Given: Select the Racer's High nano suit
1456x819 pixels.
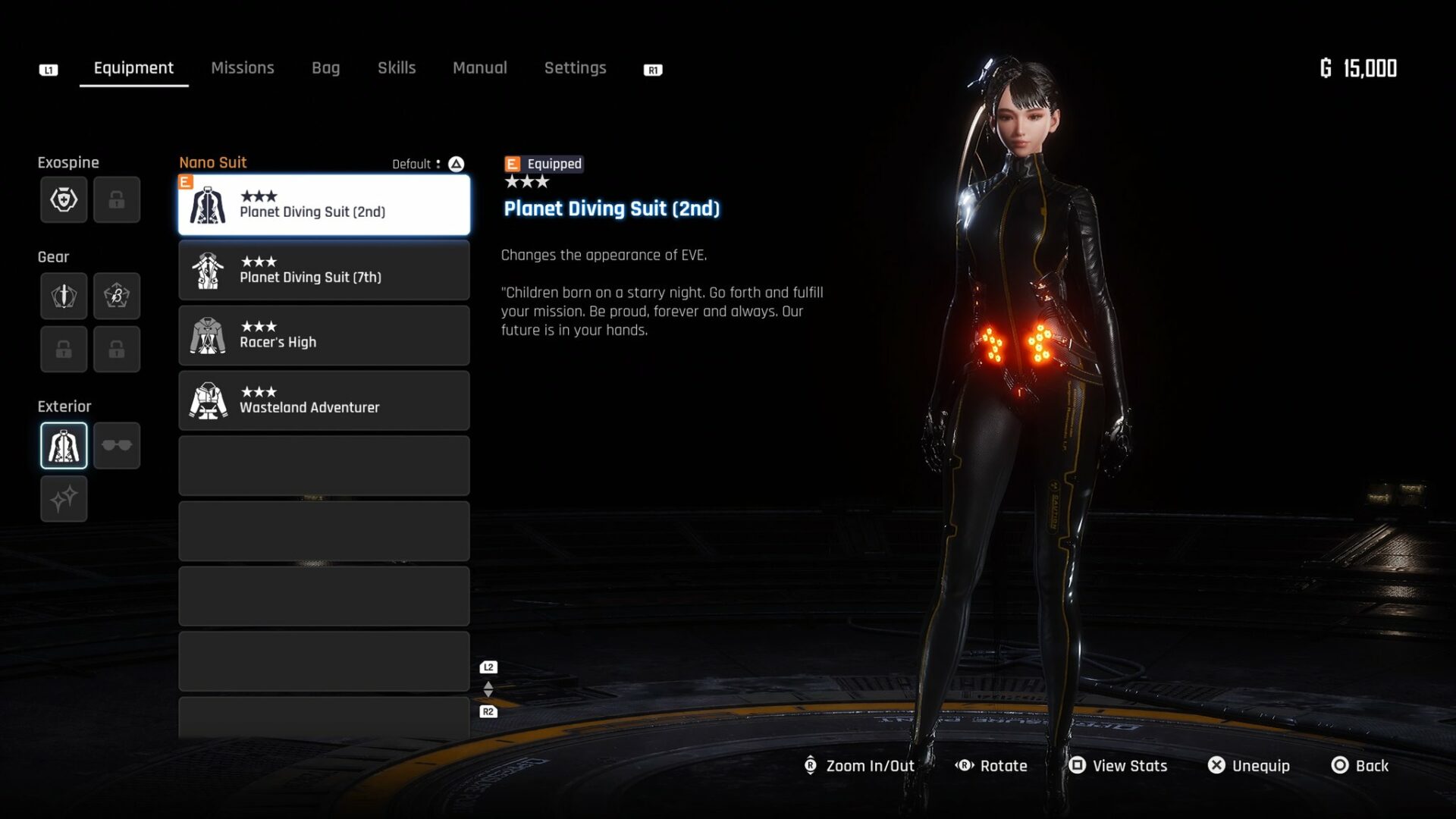Looking at the screenshot, I should click(x=324, y=335).
